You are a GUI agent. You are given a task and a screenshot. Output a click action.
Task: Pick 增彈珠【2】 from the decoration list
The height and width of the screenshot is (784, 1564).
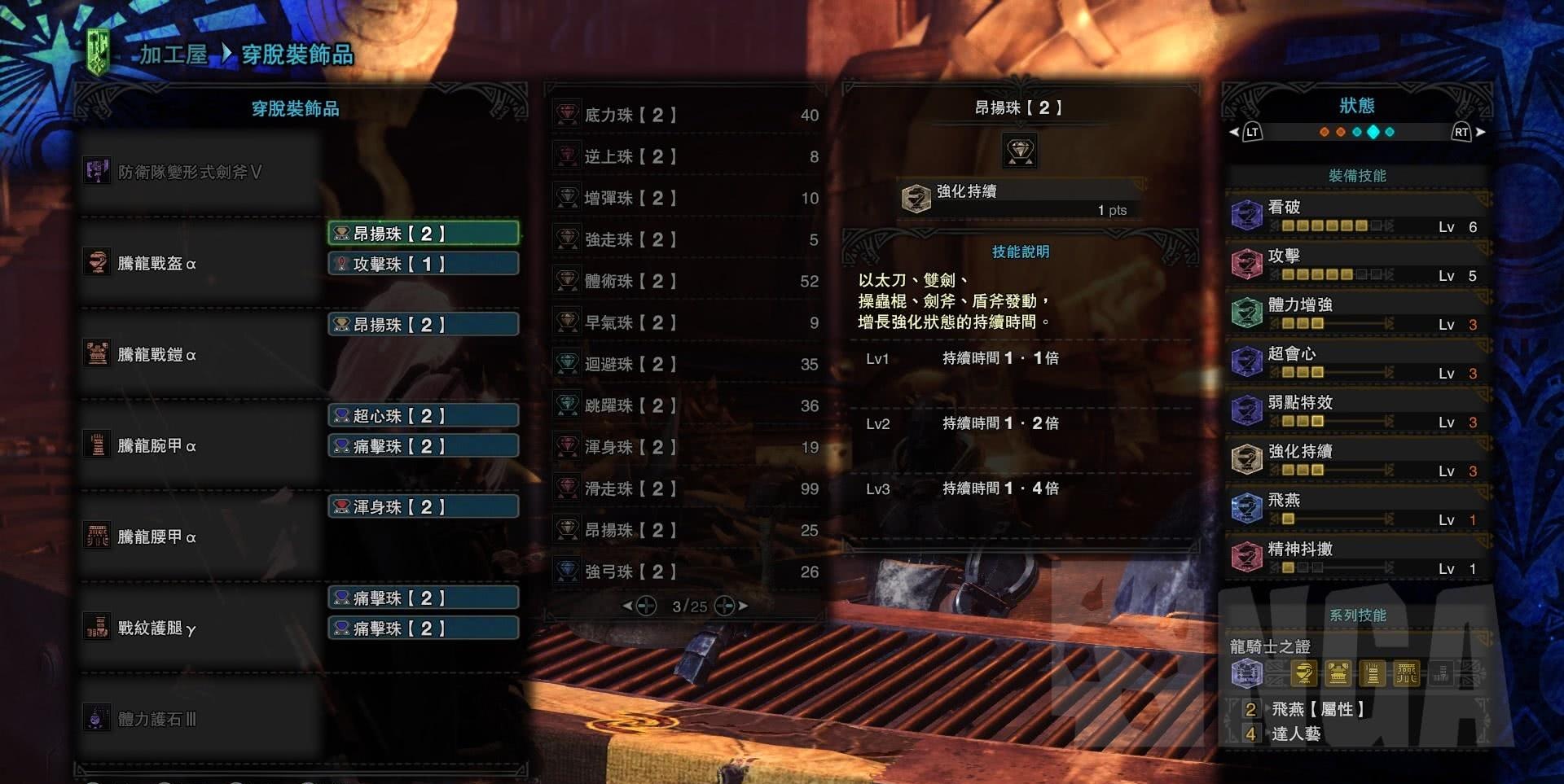point(686,198)
